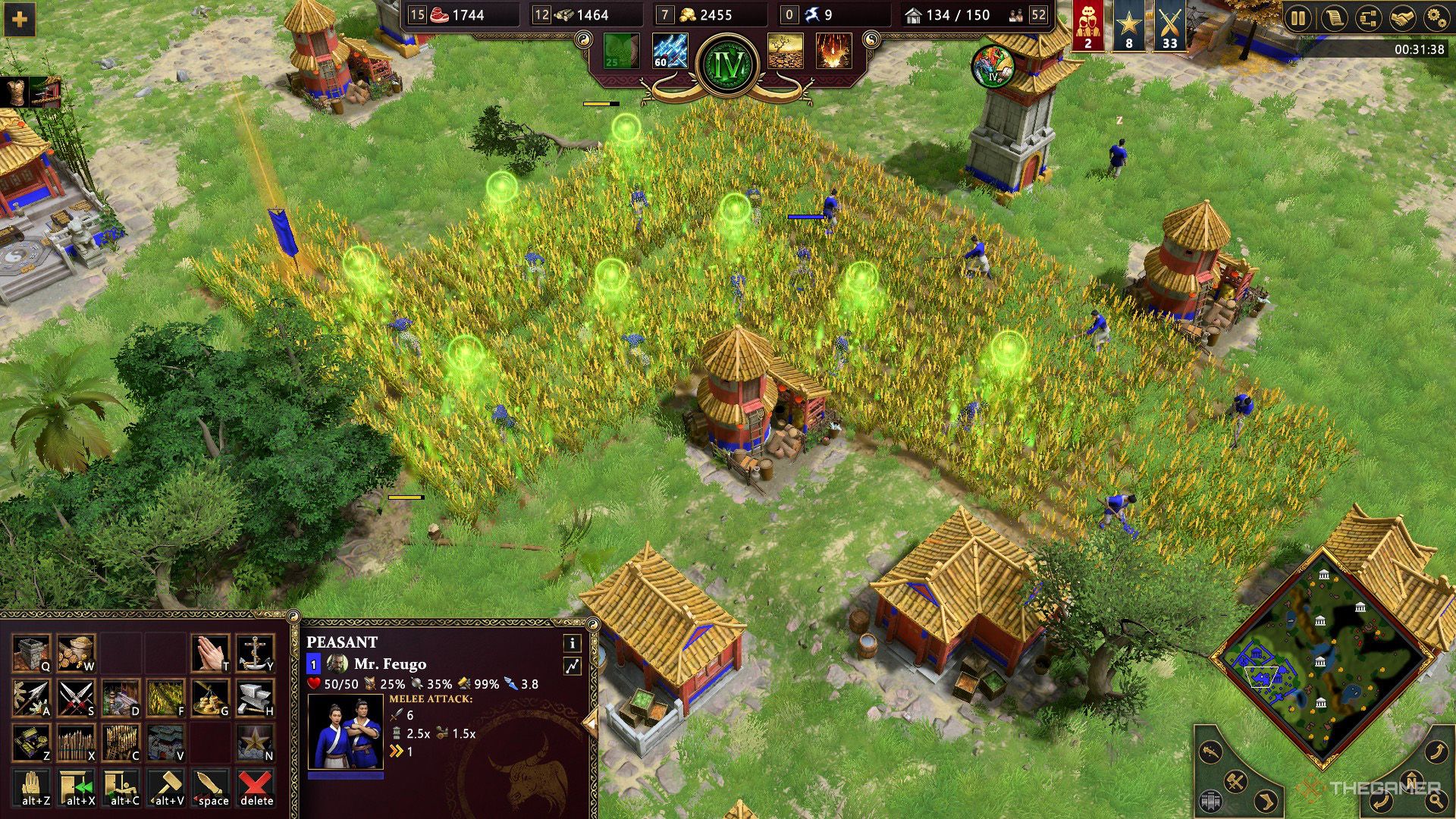Click the health bar under the peasant portrait
This screenshot has width=1456, height=819.
pyautogui.click(x=345, y=775)
